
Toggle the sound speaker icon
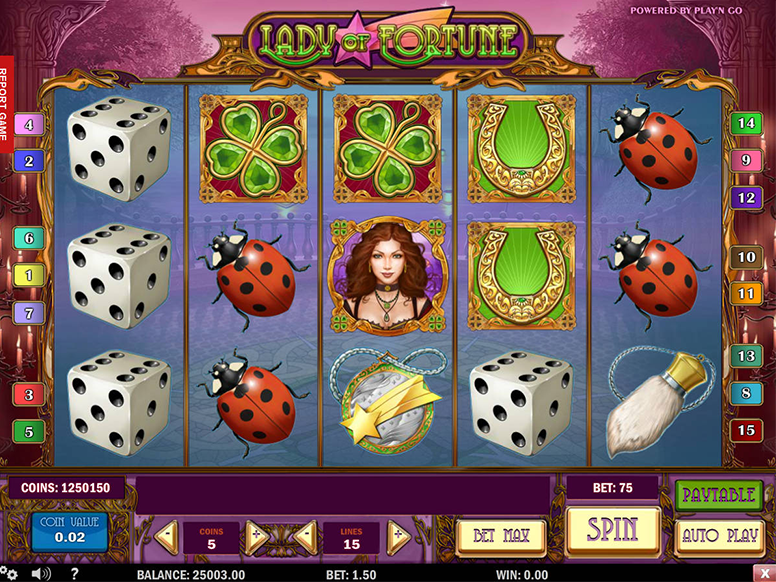[x=41, y=574]
